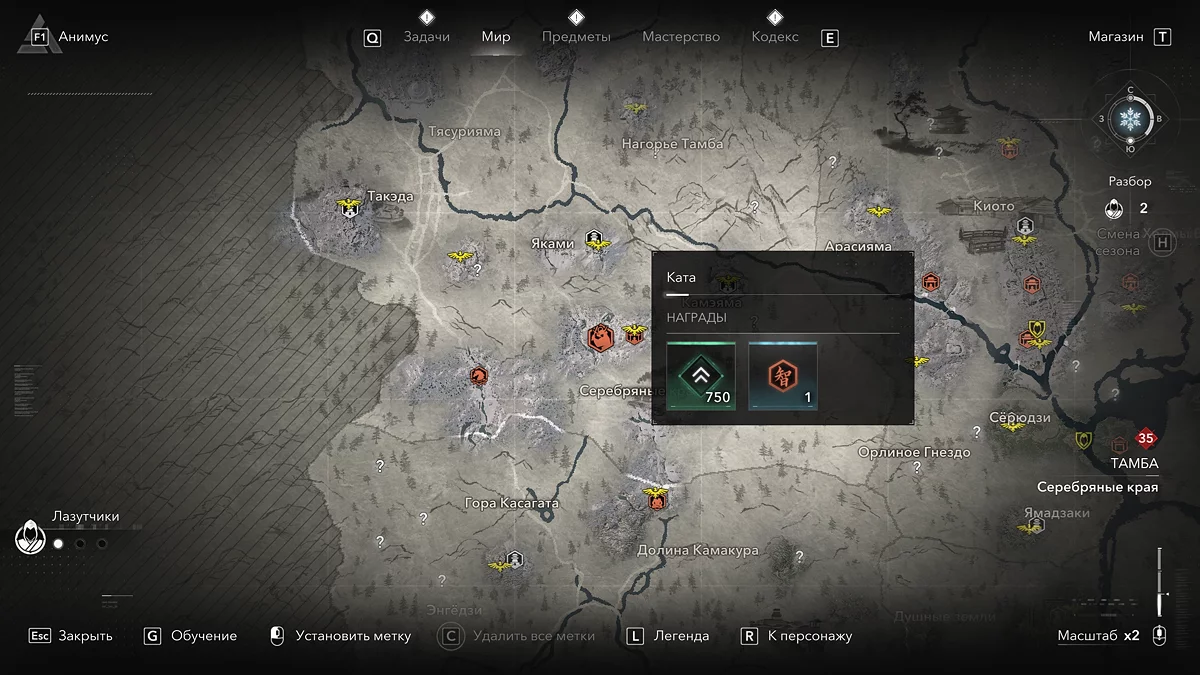The width and height of the screenshot is (1200, 675).
Task: Click the Лазутчики scouts icon
Action: 30,539
